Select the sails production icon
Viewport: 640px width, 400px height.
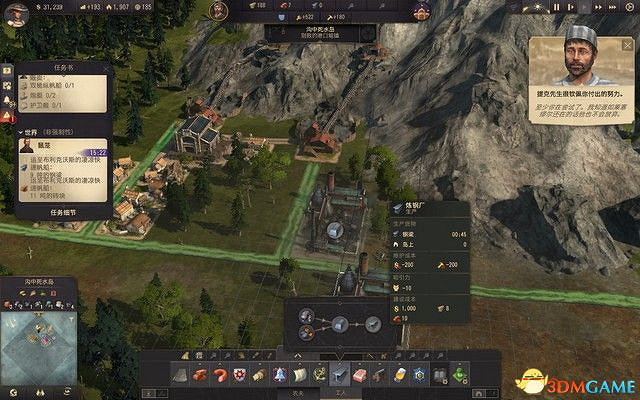click(300, 374)
